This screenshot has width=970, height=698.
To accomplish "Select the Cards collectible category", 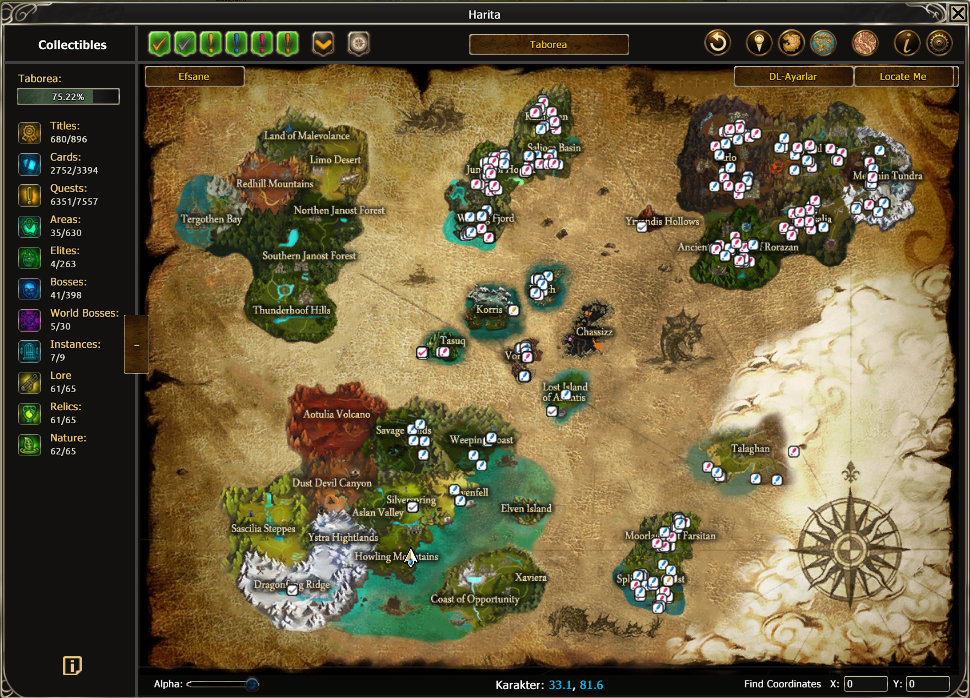I will point(30,163).
